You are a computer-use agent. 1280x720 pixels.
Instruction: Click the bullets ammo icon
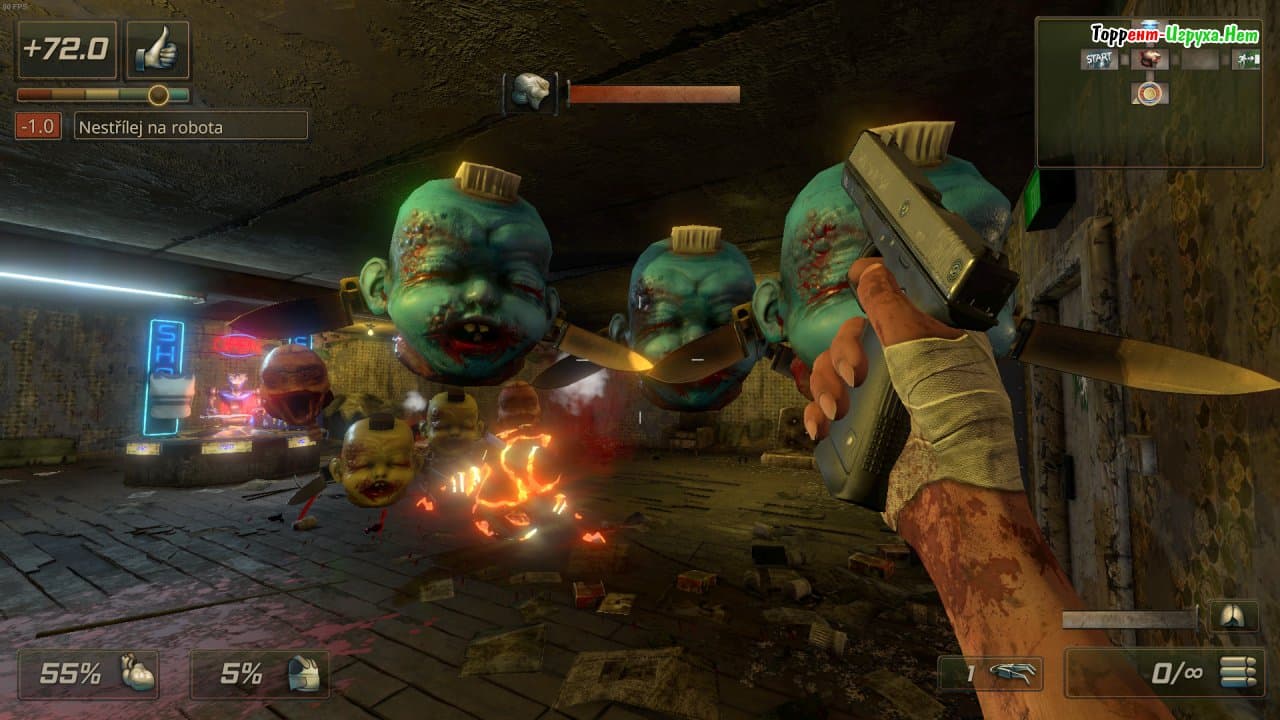click(x=1237, y=672)
